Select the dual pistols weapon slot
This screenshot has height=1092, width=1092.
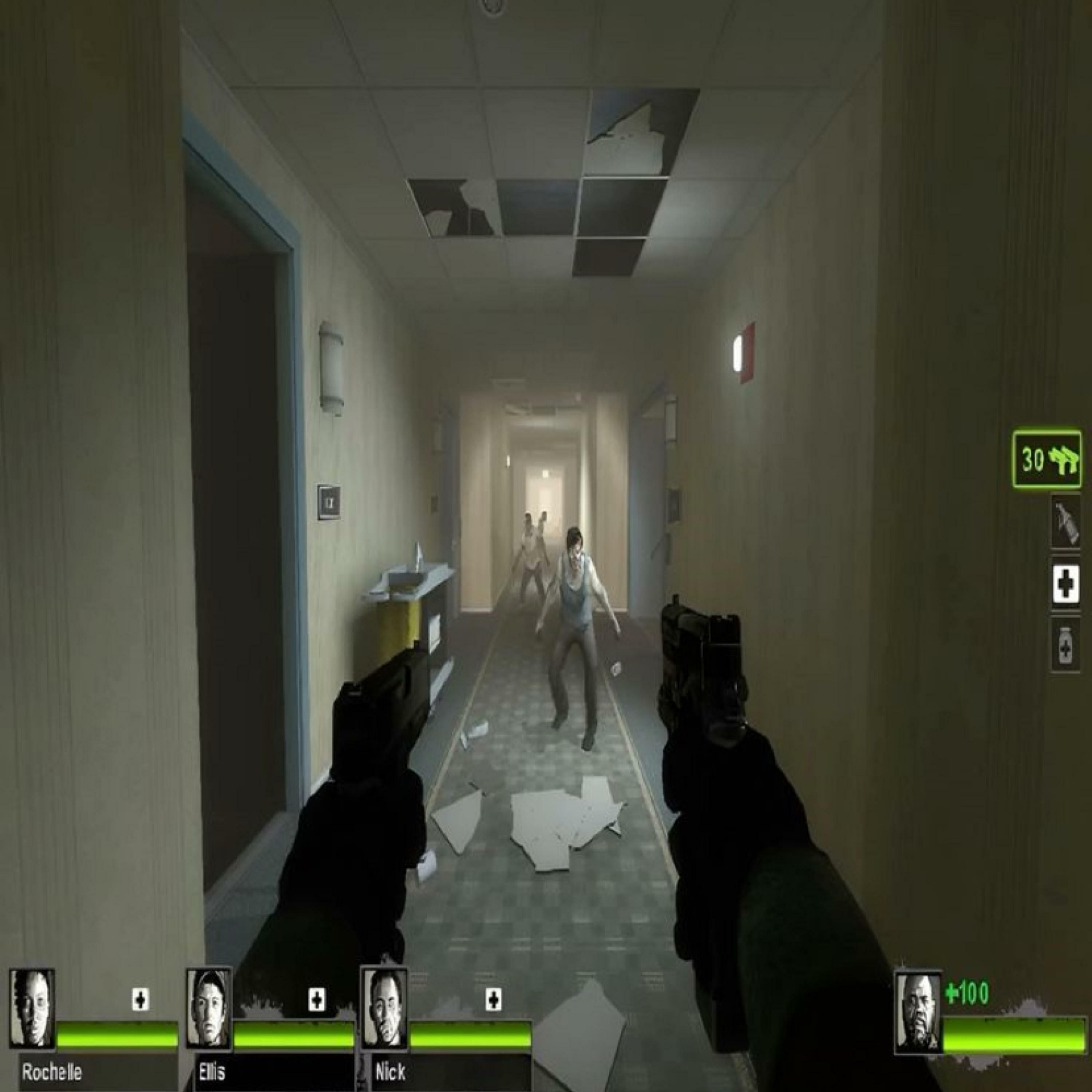(x=1047, y=460)
